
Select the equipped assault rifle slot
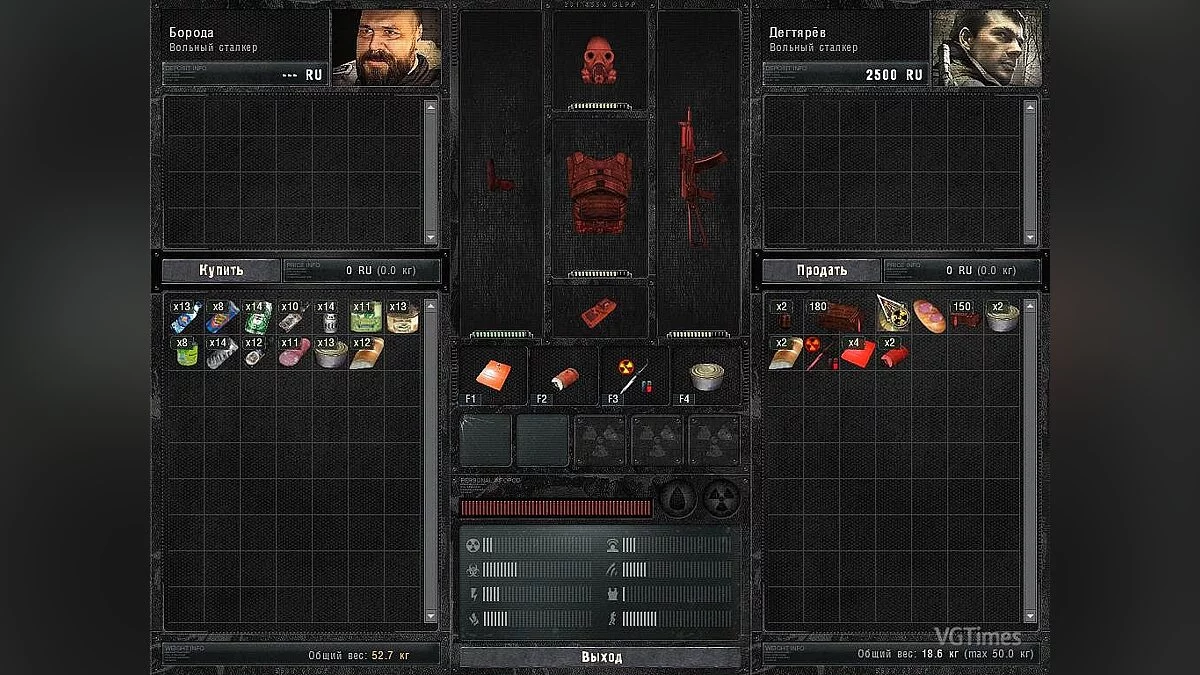coord(696,175)
